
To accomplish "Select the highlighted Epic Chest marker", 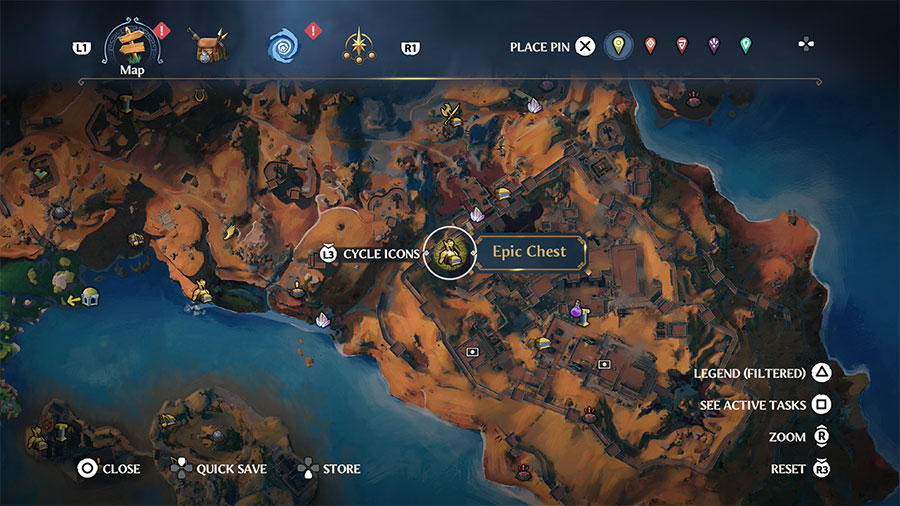I will [448, 253].
